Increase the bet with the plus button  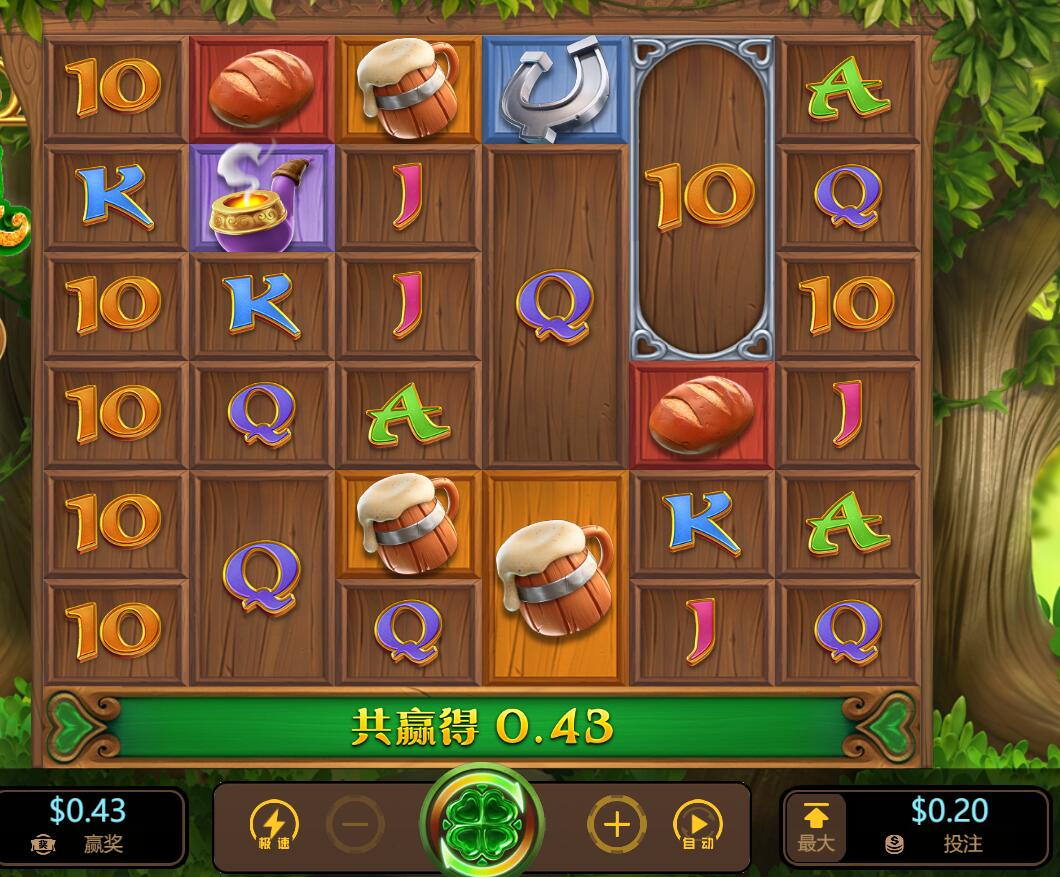(x=617, y=825)
